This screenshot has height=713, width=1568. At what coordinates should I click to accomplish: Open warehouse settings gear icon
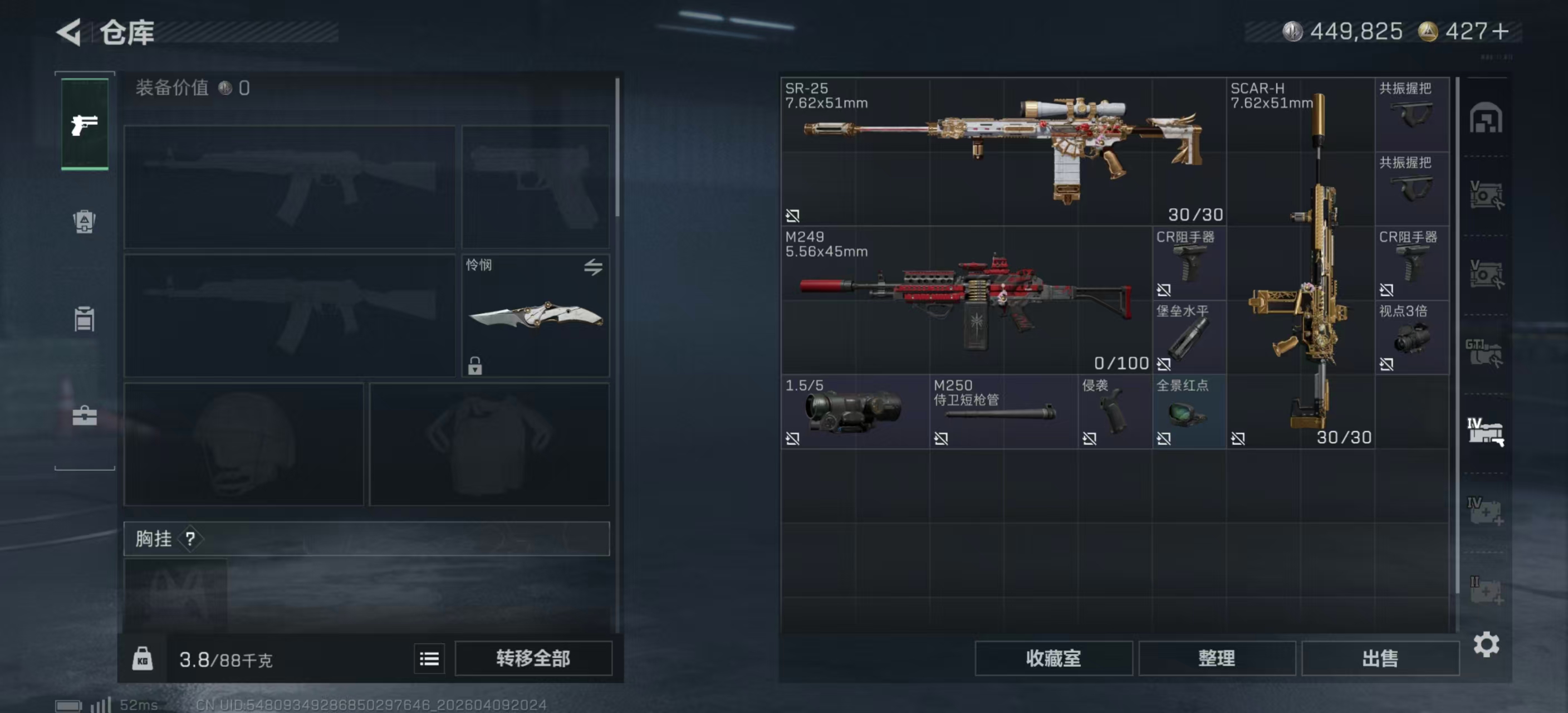tap(1486, 644)
